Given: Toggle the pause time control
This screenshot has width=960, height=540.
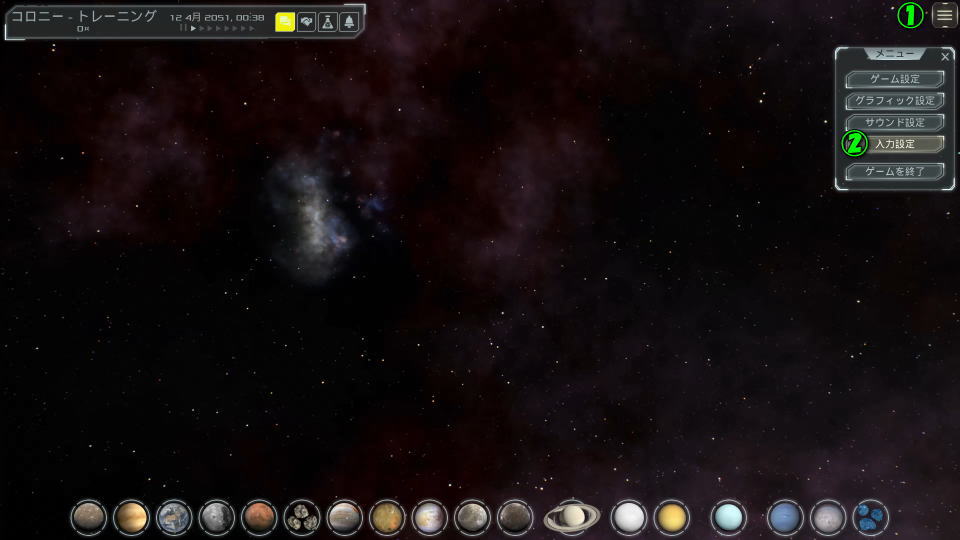Looking at the screenshot, I should [183, 29].
